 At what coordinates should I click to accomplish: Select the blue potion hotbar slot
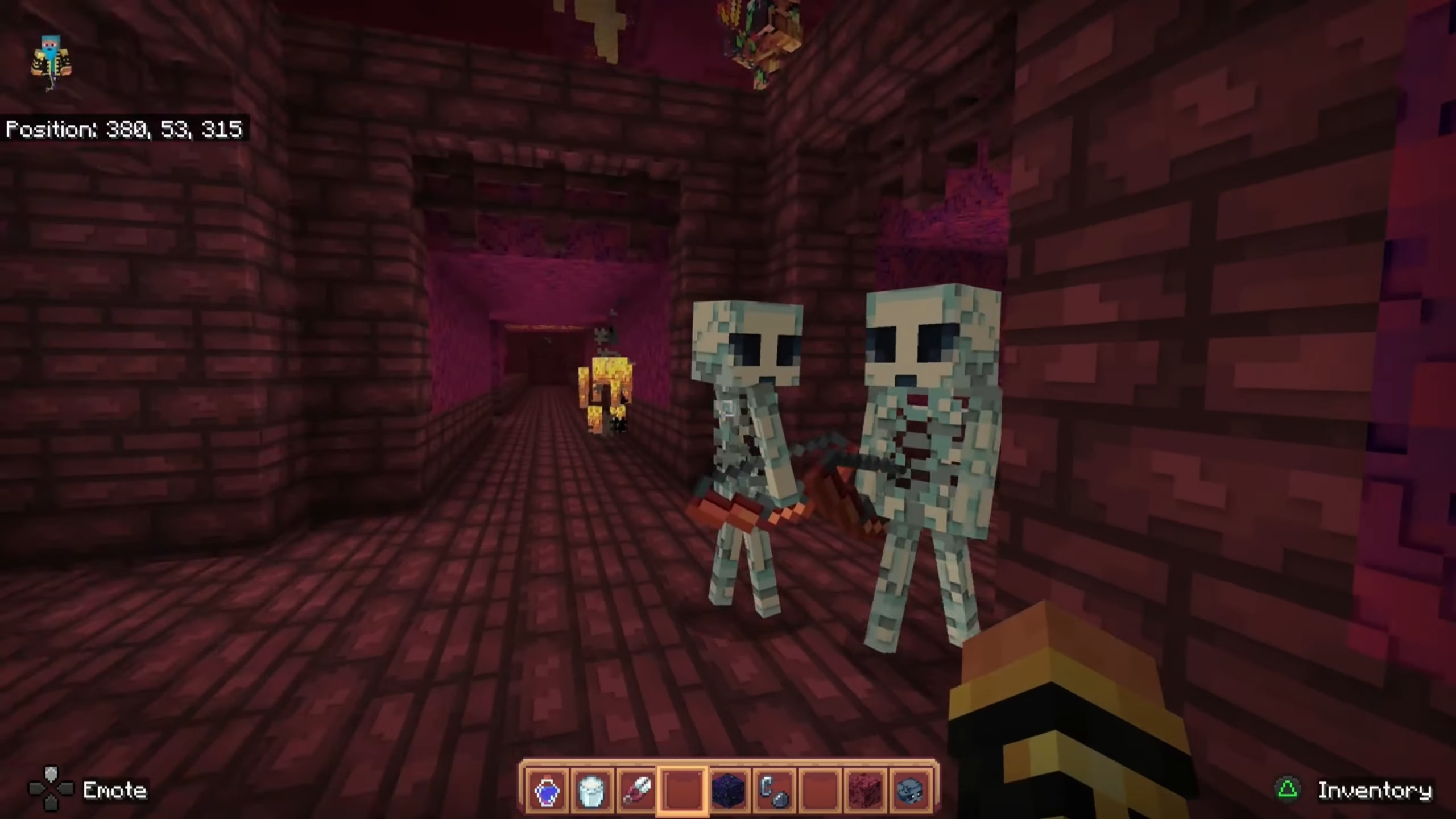coord(547,790)
